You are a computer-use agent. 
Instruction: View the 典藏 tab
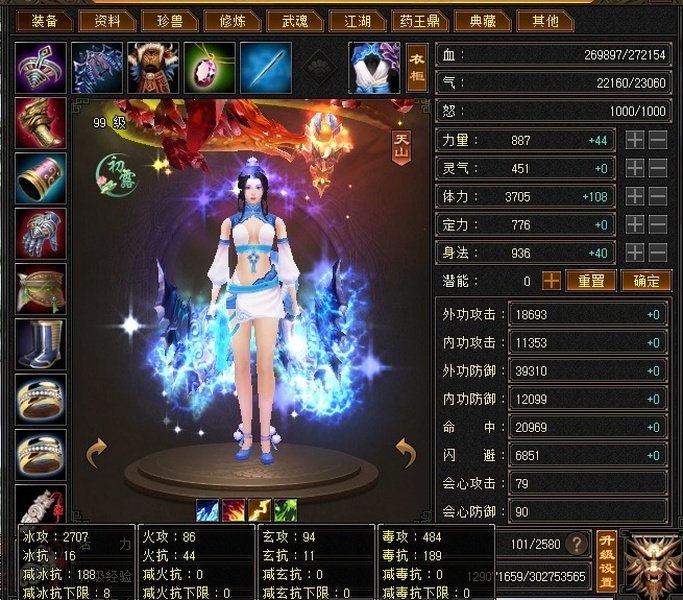(483, 20)
